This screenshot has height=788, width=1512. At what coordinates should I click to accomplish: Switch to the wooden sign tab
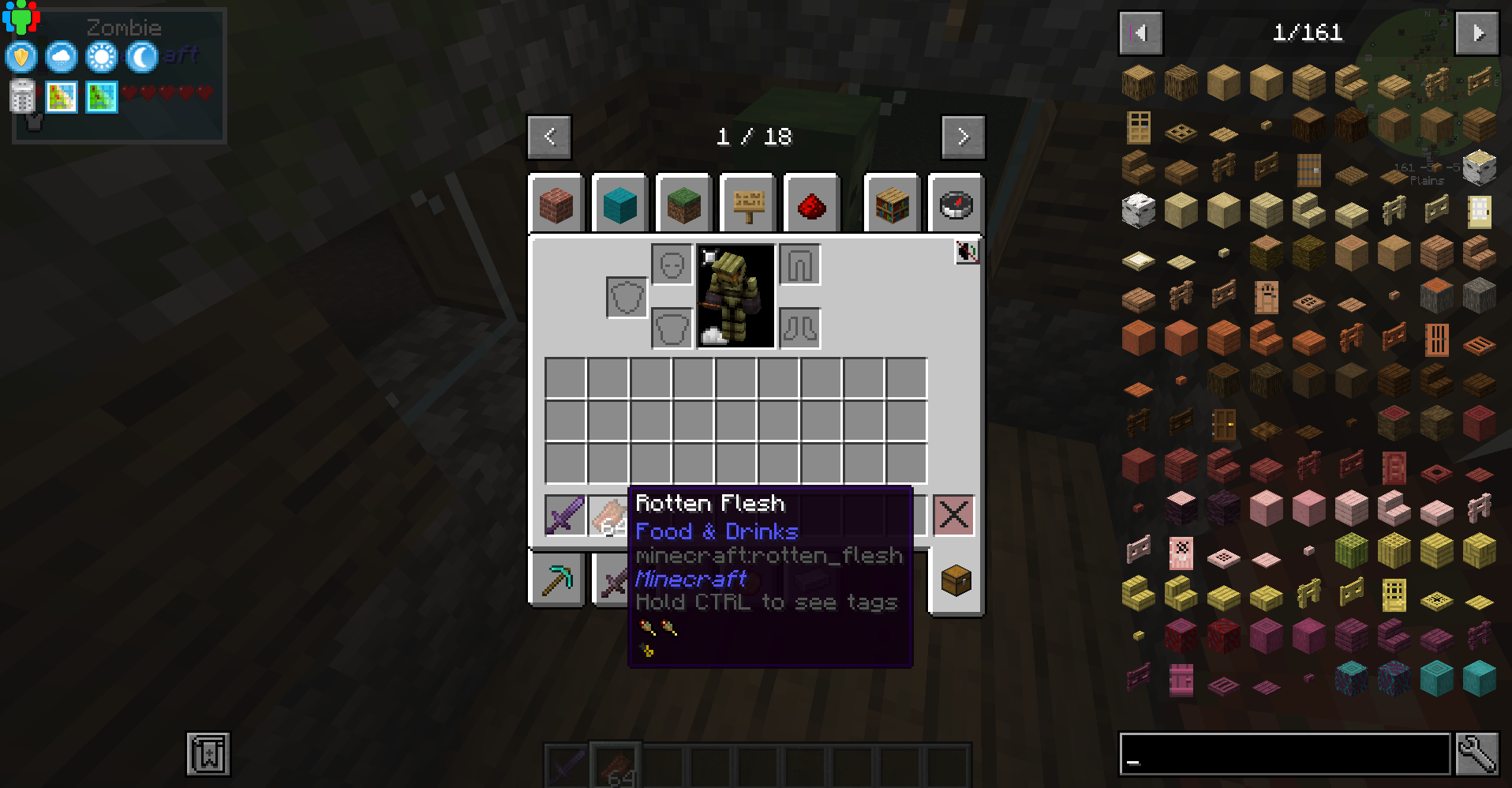[x=747, y=204]
